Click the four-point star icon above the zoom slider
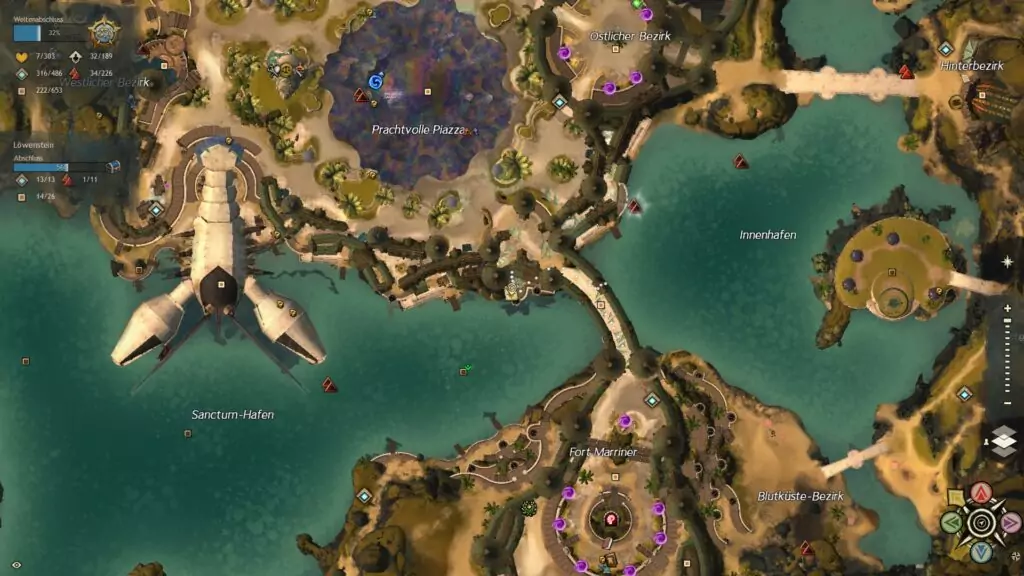This screenshot has height=576, width=1024. (x=1006, y=262)
